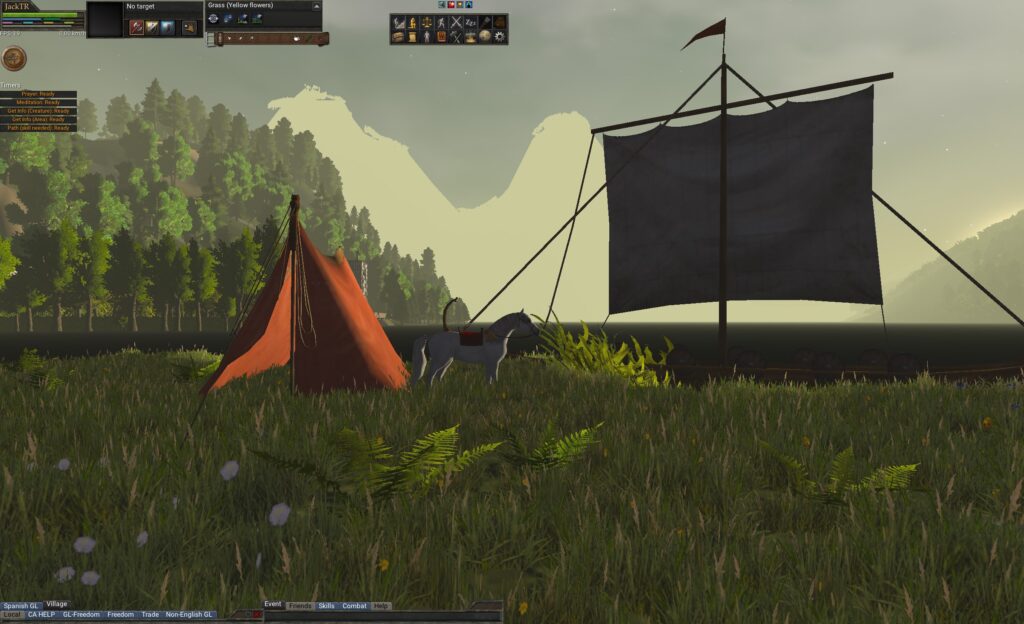Screen dimensions: 1024x624
Task: Click the round compass badge
Action: coord(14,58)
